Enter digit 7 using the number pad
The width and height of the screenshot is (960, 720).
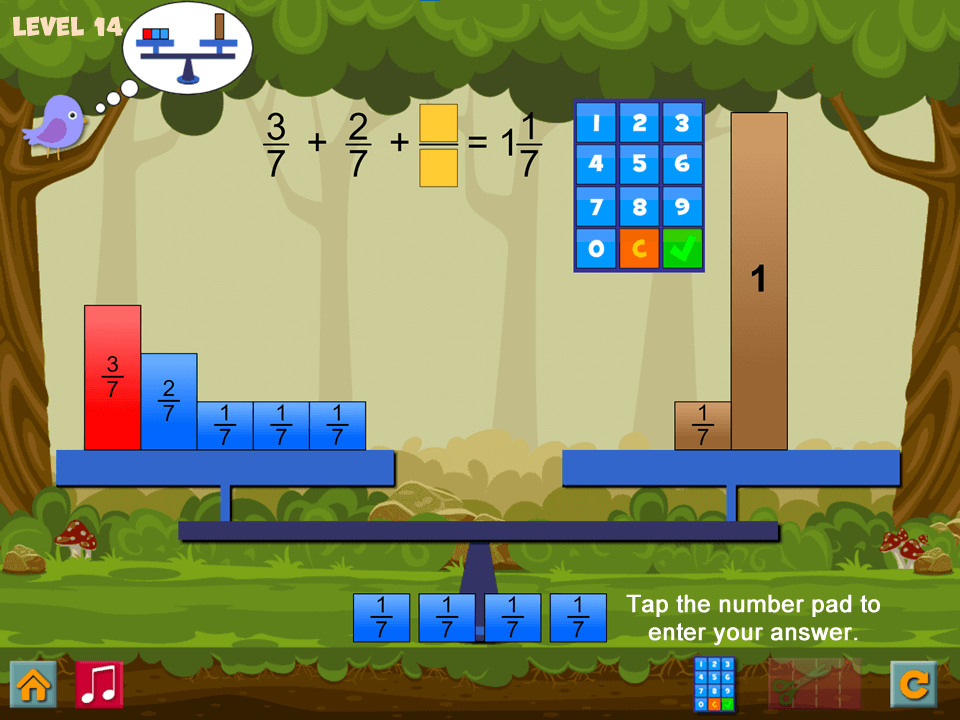596,206
